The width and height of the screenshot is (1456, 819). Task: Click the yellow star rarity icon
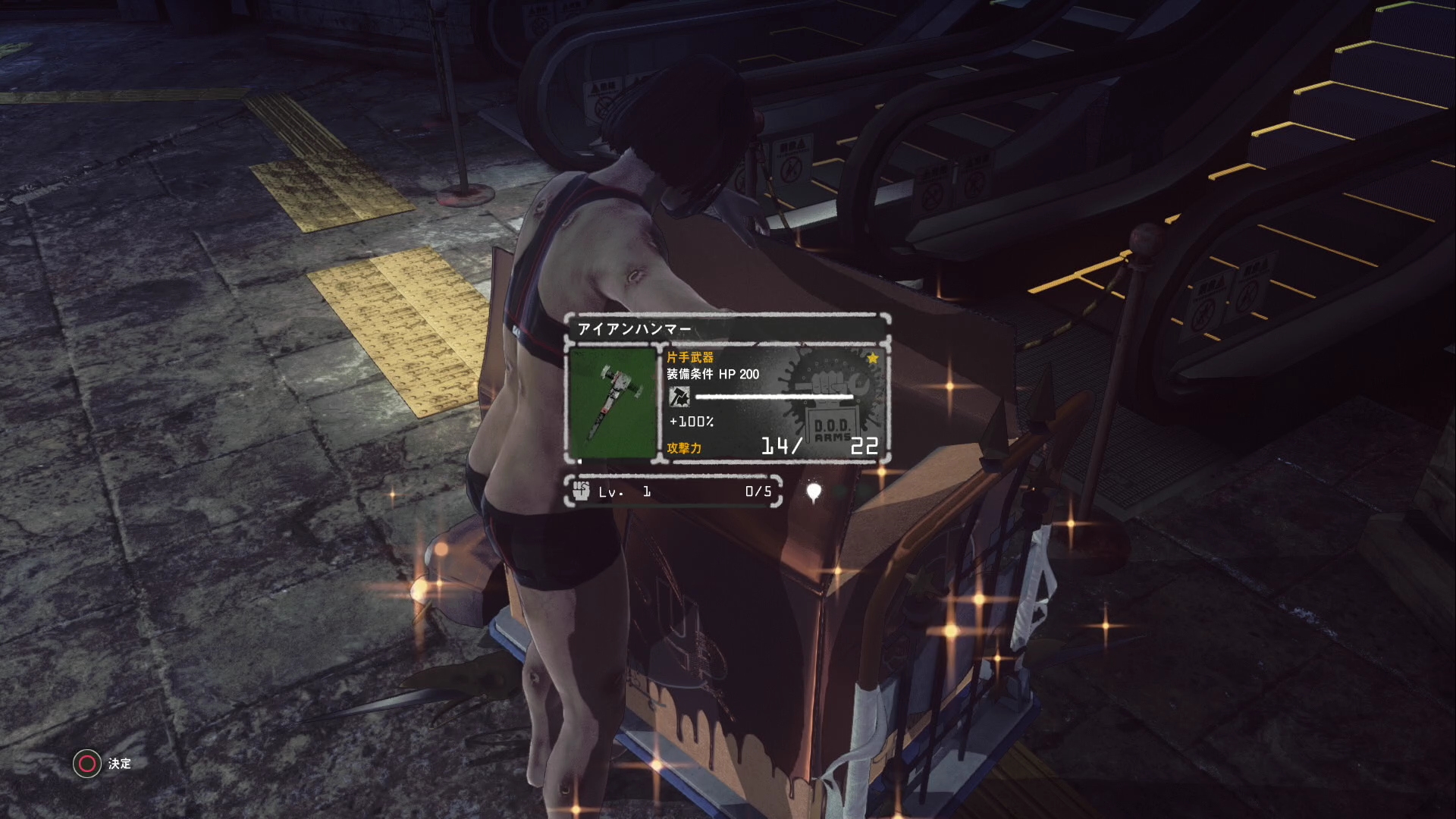(873, 358)
